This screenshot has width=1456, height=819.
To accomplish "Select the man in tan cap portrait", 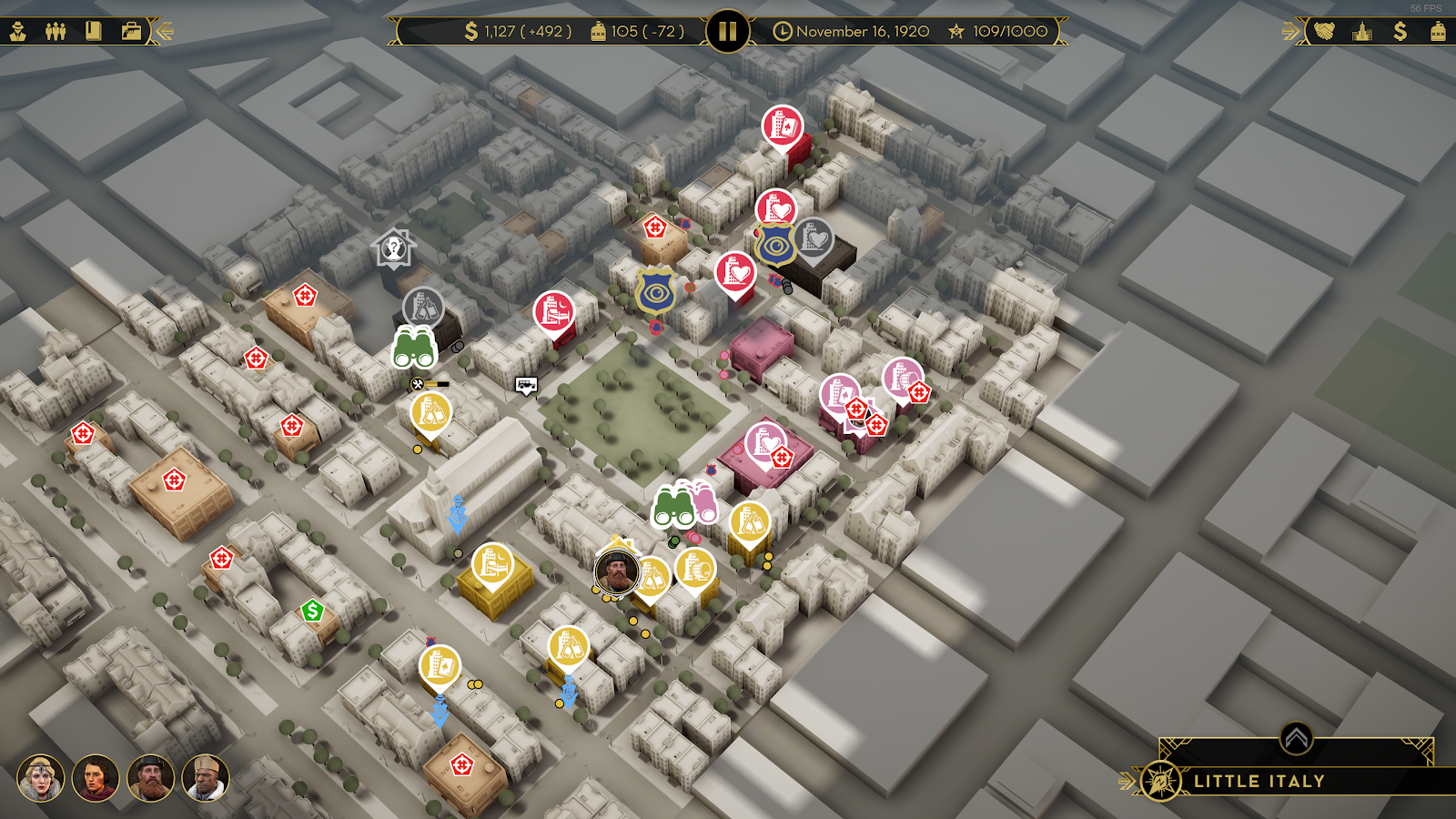I will tap(205, 778).
